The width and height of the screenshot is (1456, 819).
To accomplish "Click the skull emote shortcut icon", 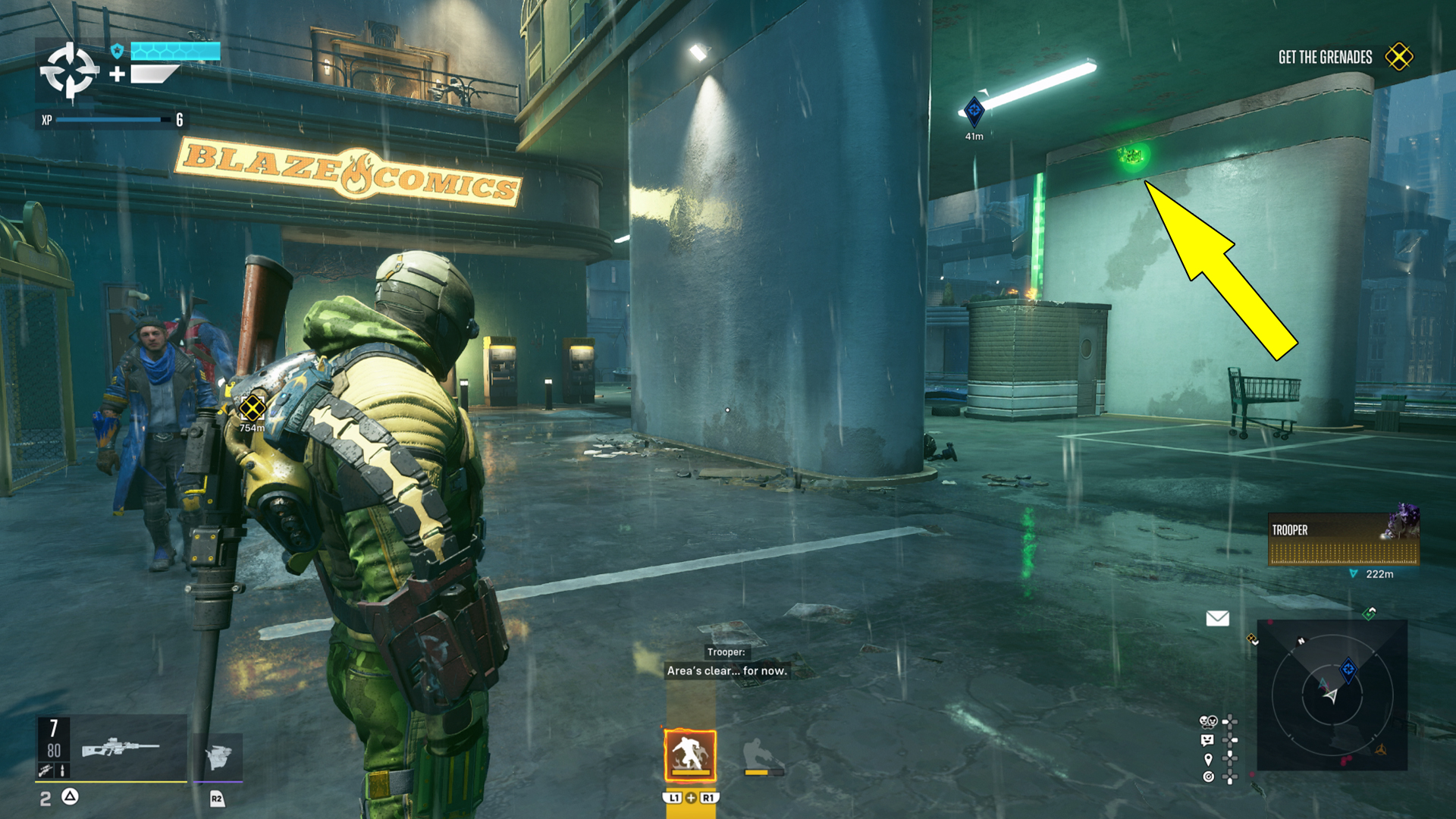I will [x=1207, y=721].
